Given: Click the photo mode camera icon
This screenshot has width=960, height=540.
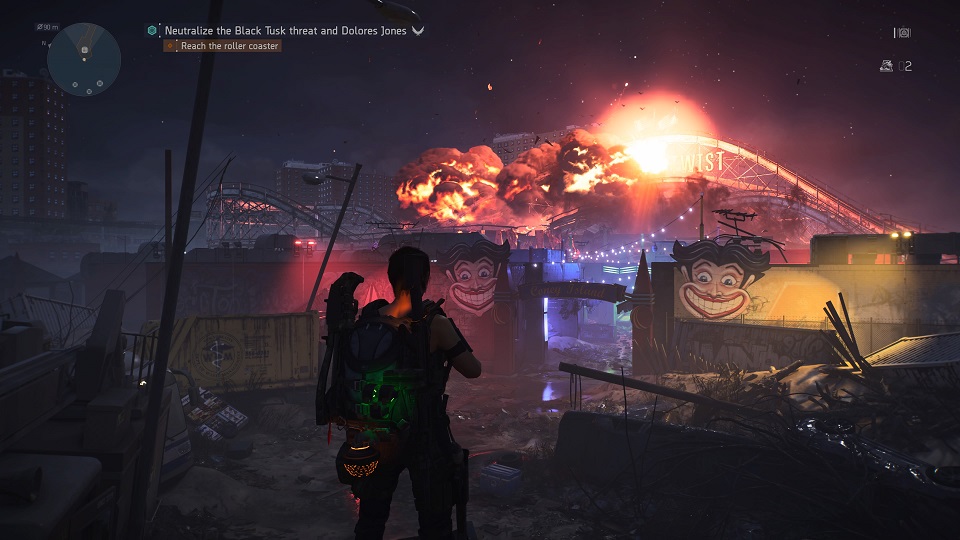Looking at the screenshot, I should coord(903,33).
